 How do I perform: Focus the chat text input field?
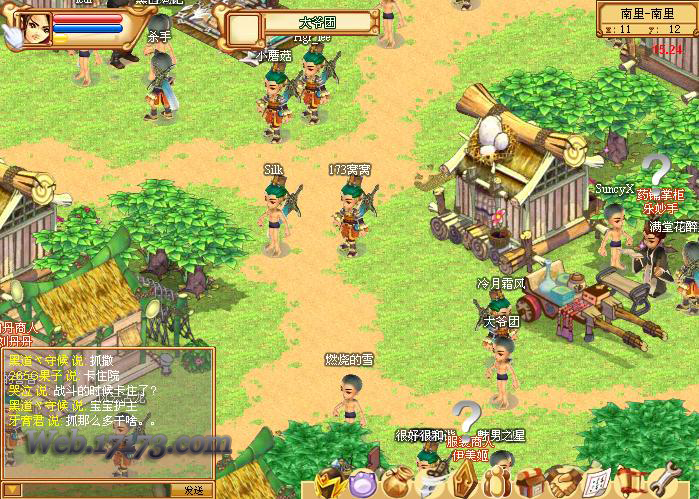tap(95, 490)
